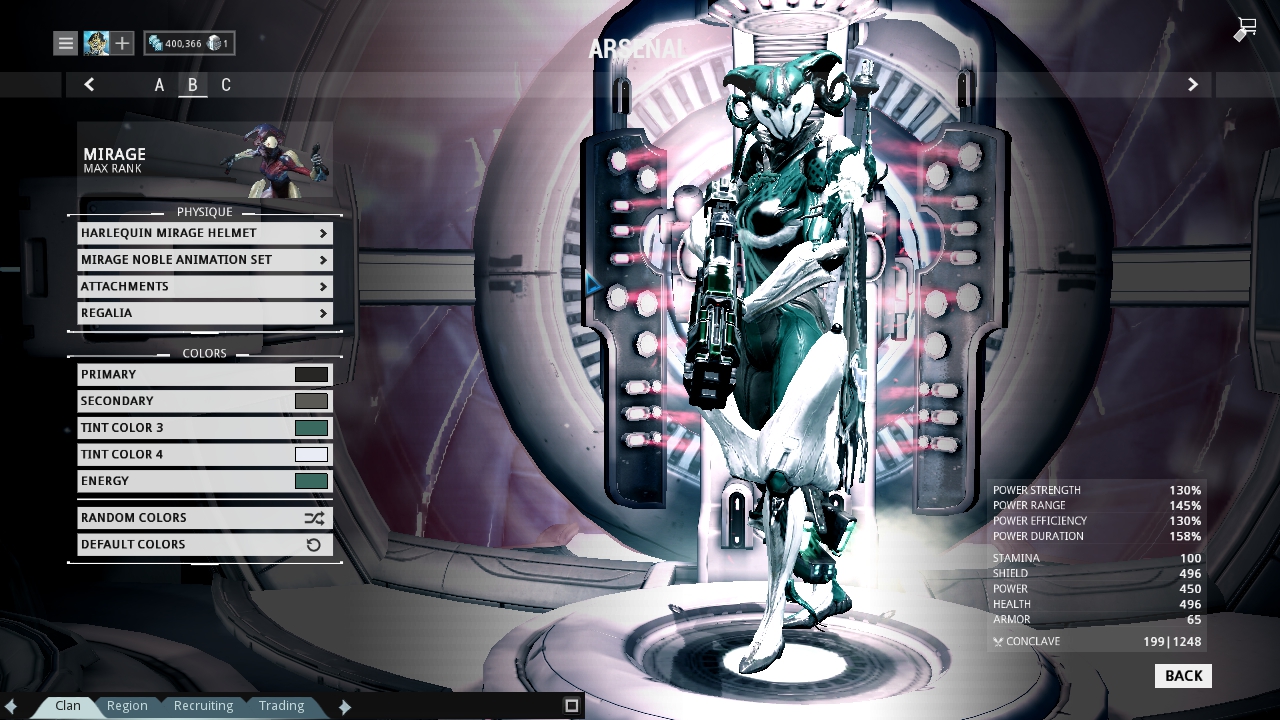The height and width of the screenshot is (720, 1280).
Task: Open Mirage Noble Animation Set options
Action: point(204,259)
